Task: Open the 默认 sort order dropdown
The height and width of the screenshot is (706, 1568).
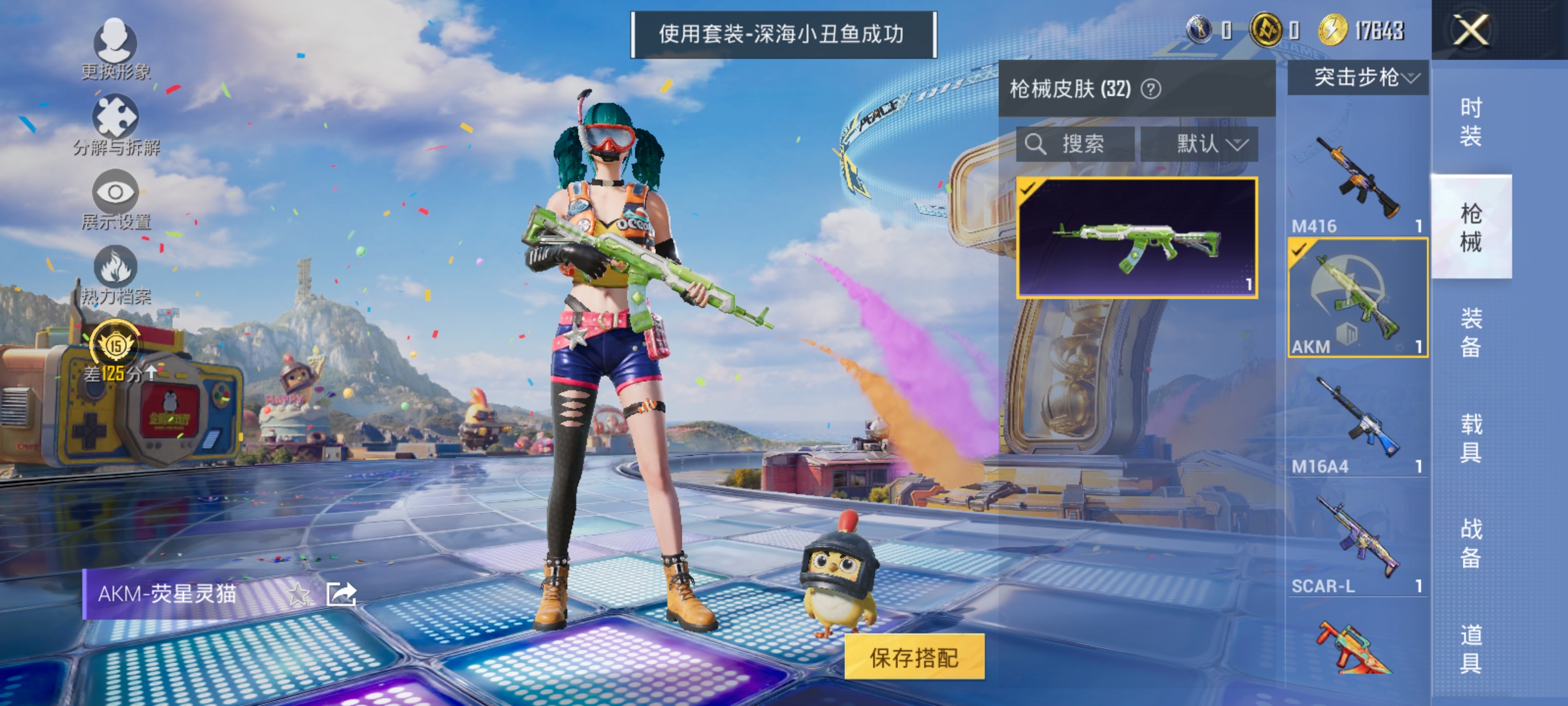Action: click(1212, 144)
